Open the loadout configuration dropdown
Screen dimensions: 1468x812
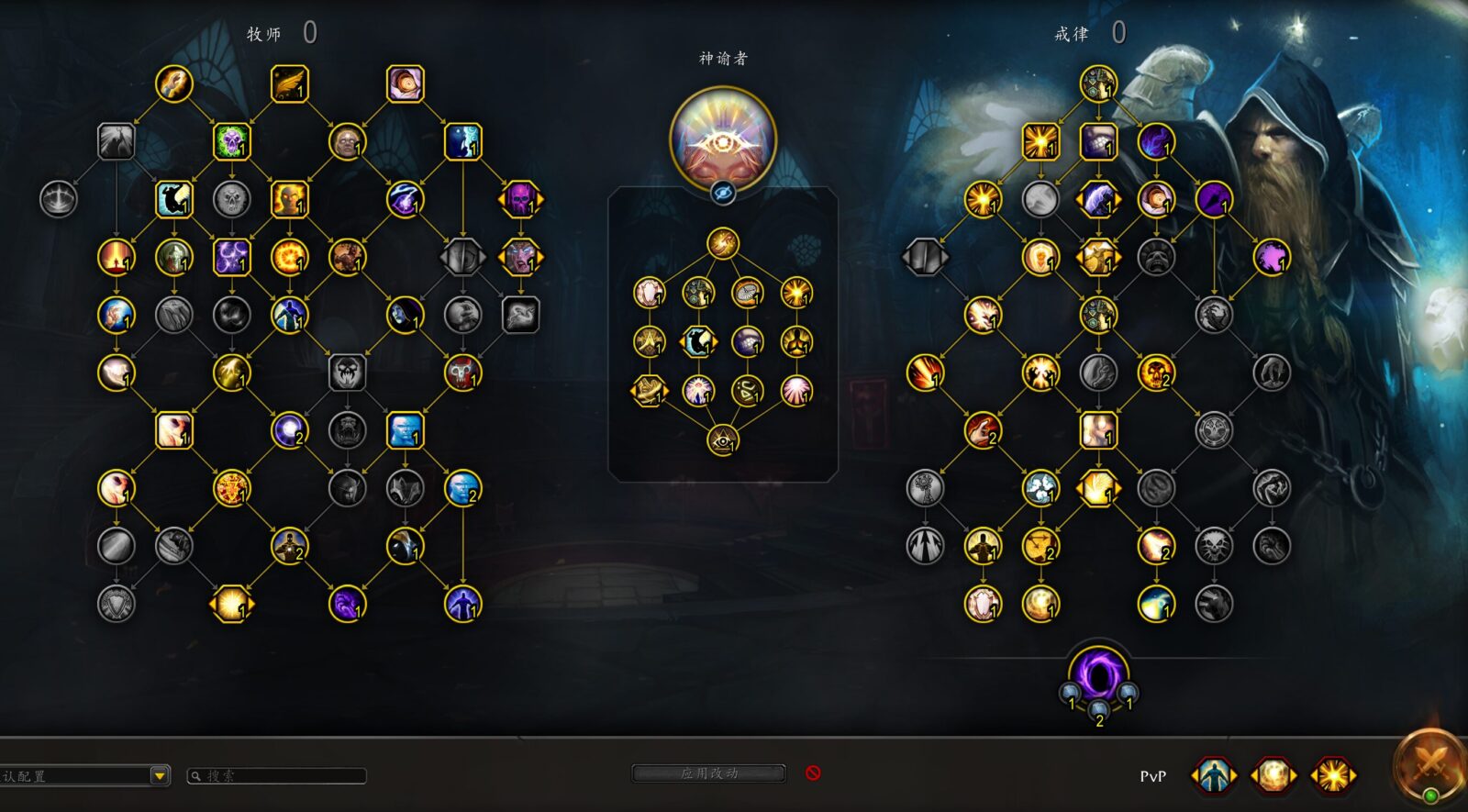[x=160, y=775]
